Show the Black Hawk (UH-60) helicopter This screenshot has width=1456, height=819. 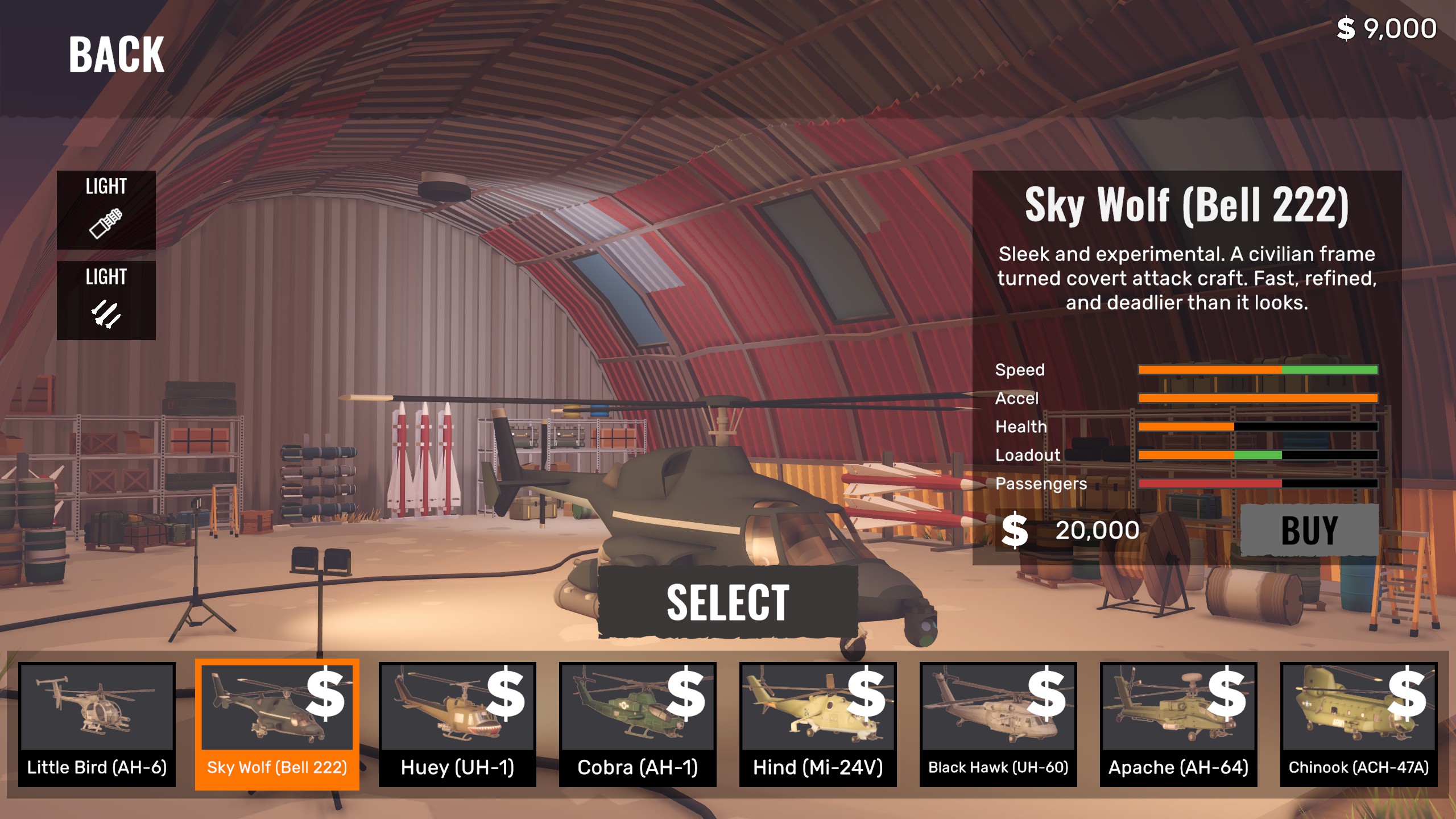(x=998, y=724)
